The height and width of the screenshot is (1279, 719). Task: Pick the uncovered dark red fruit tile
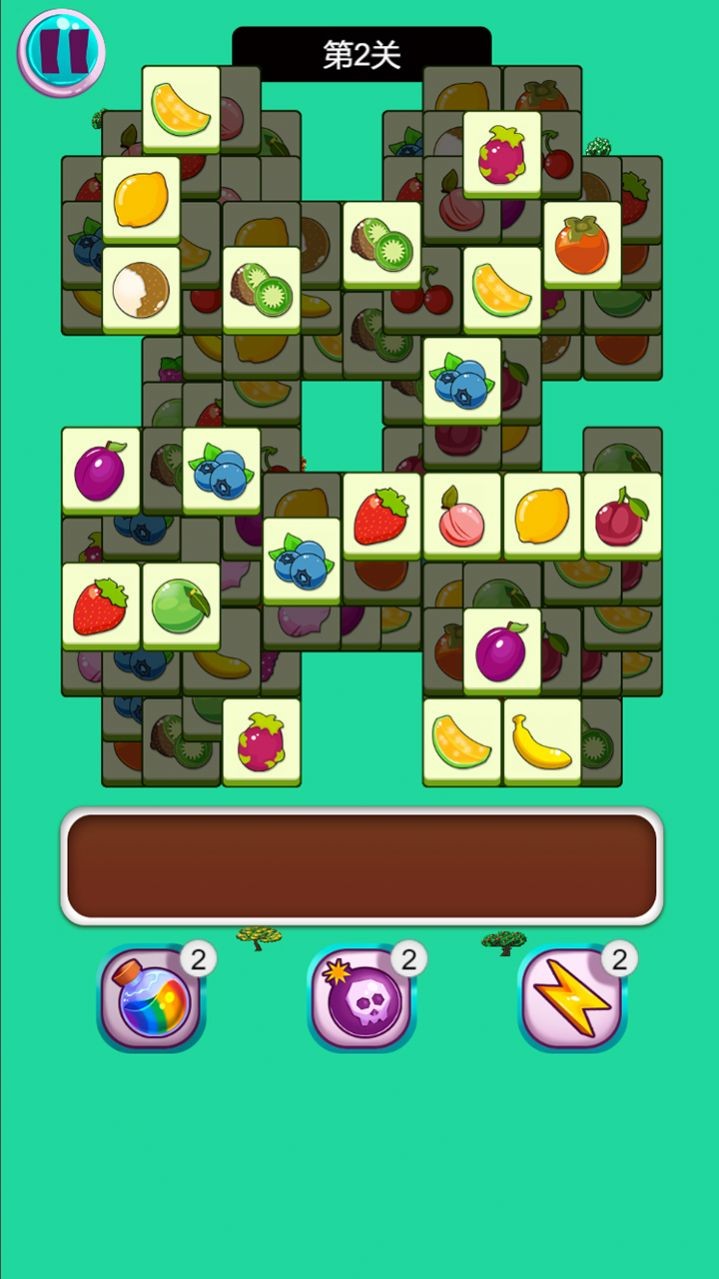pyautogui.click(x=622, y=516)
